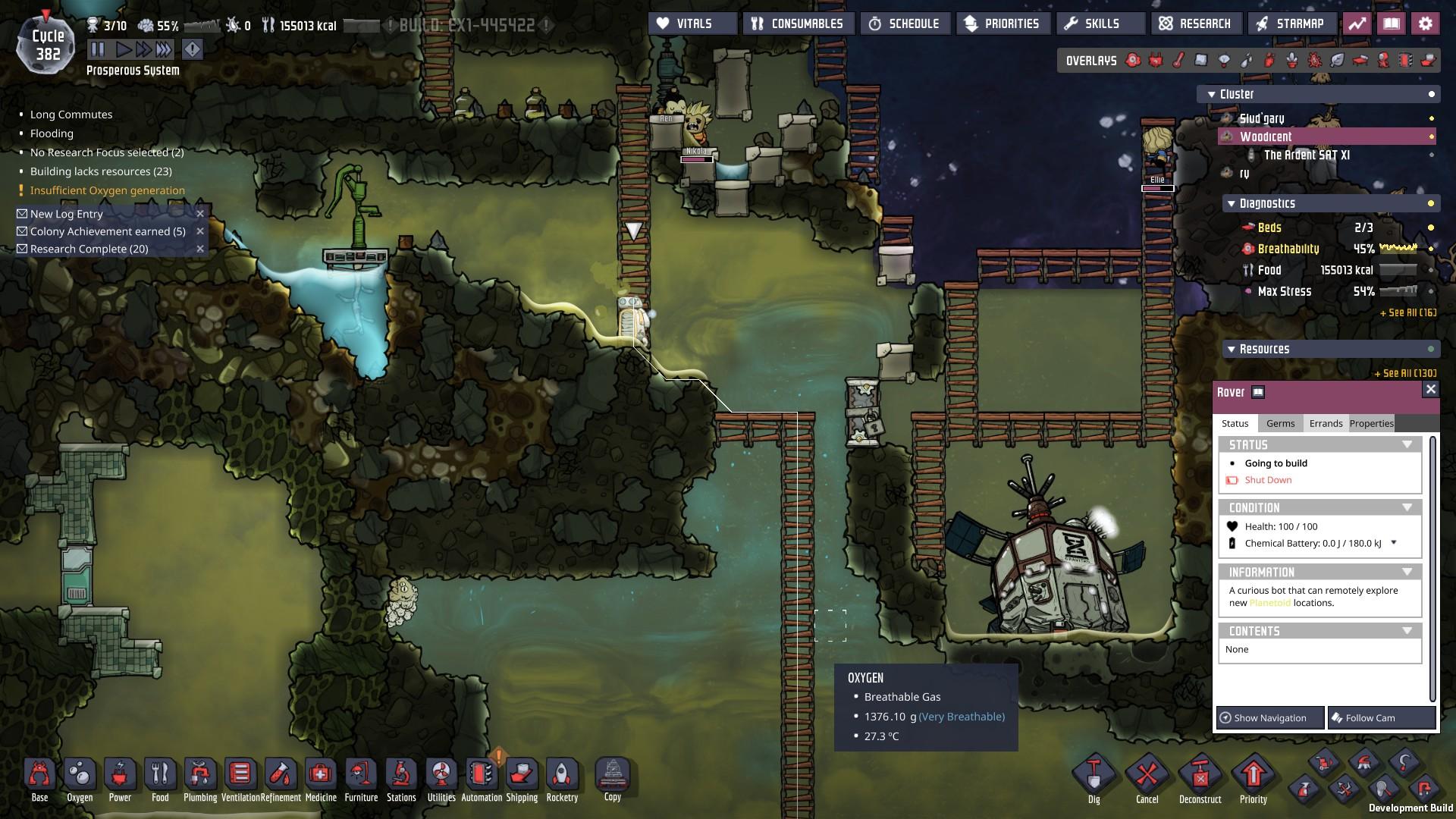The height and width of the screenshot is (819, 1456).
Task: Open the Consumables screen
Action: coord(799,24)
